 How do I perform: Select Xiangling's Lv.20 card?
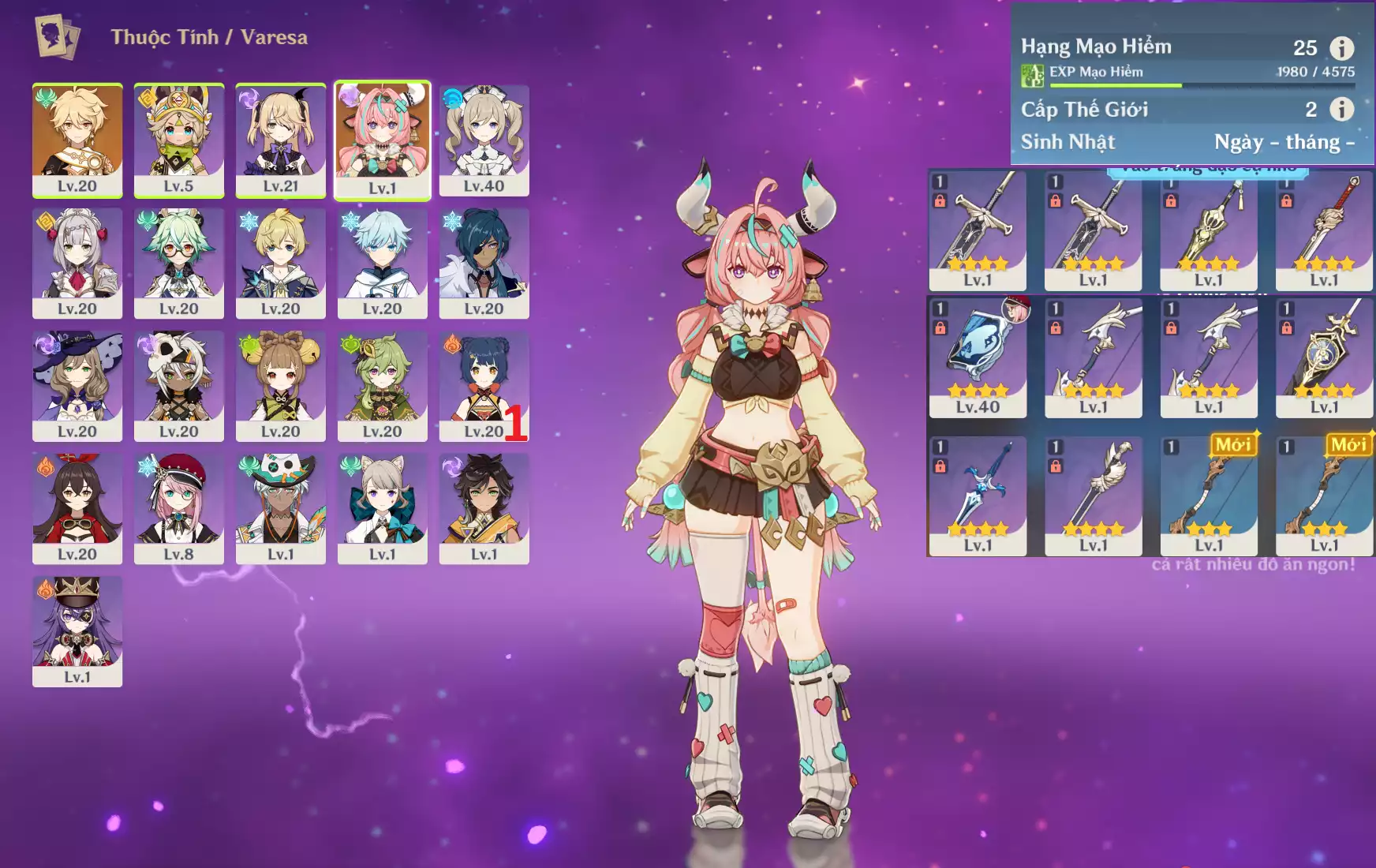[x=484, y=385]
